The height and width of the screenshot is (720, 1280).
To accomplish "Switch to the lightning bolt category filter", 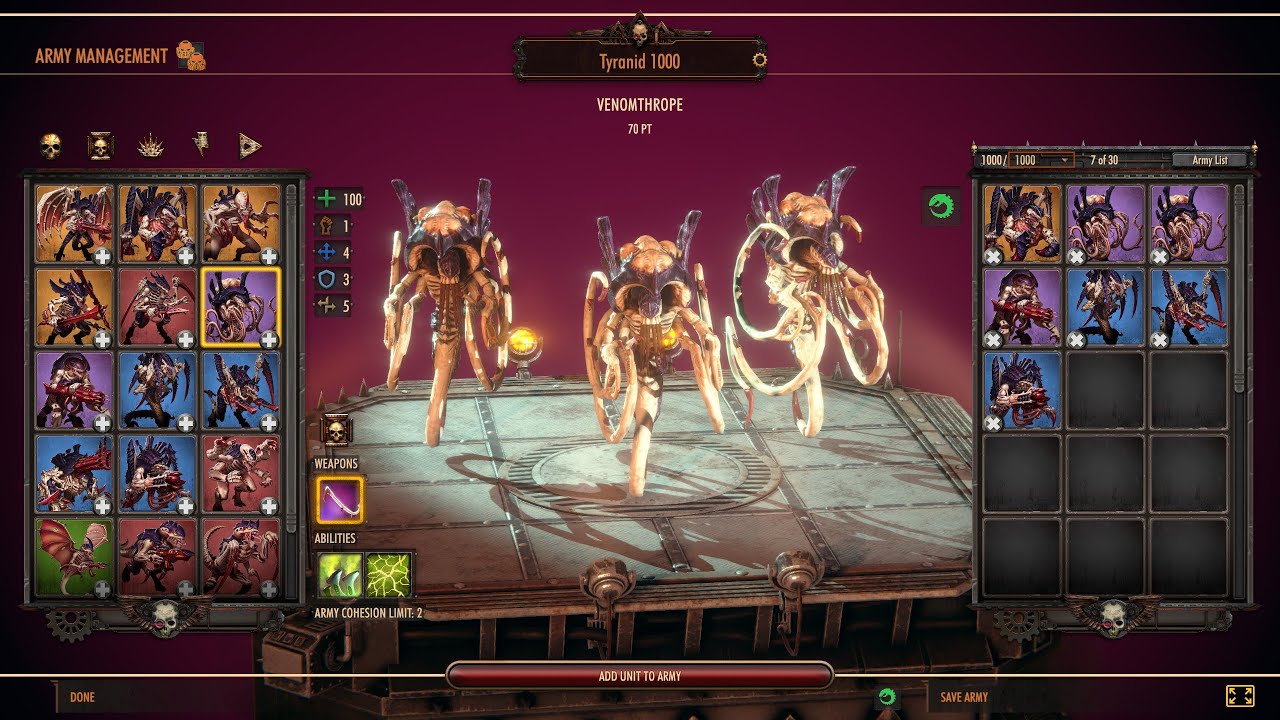I will pyautogui.click(x=201, y=146).
